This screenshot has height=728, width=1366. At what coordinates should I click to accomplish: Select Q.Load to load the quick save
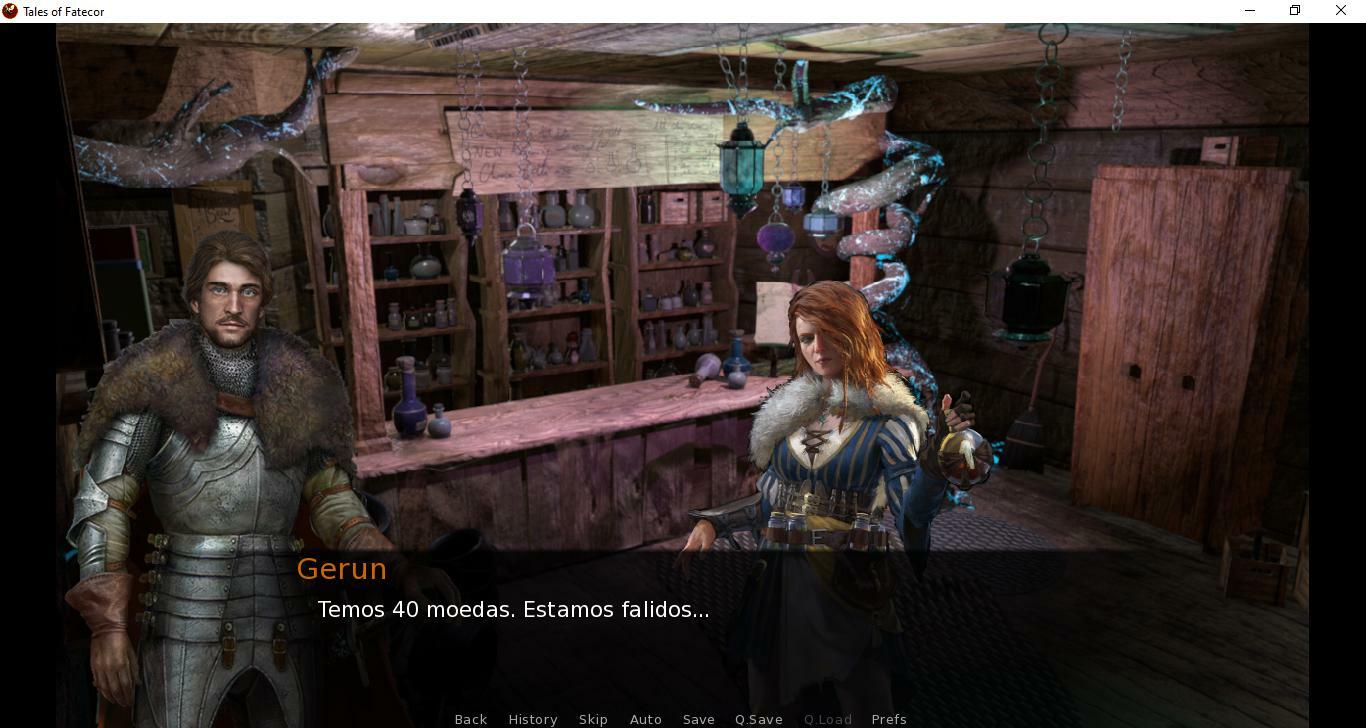[x=827, y=719]
